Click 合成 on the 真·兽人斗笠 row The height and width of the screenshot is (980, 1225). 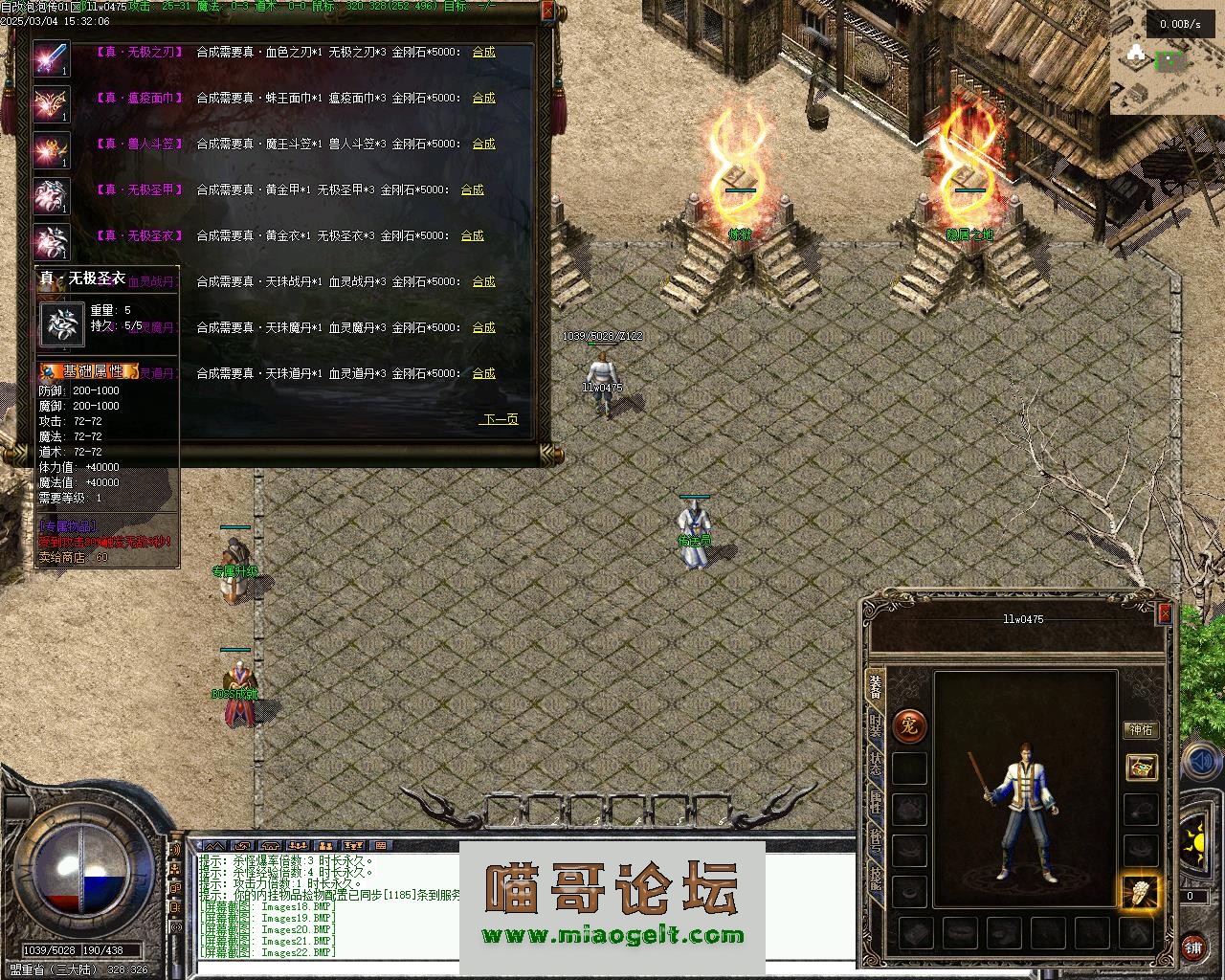(x=483, y=144)
